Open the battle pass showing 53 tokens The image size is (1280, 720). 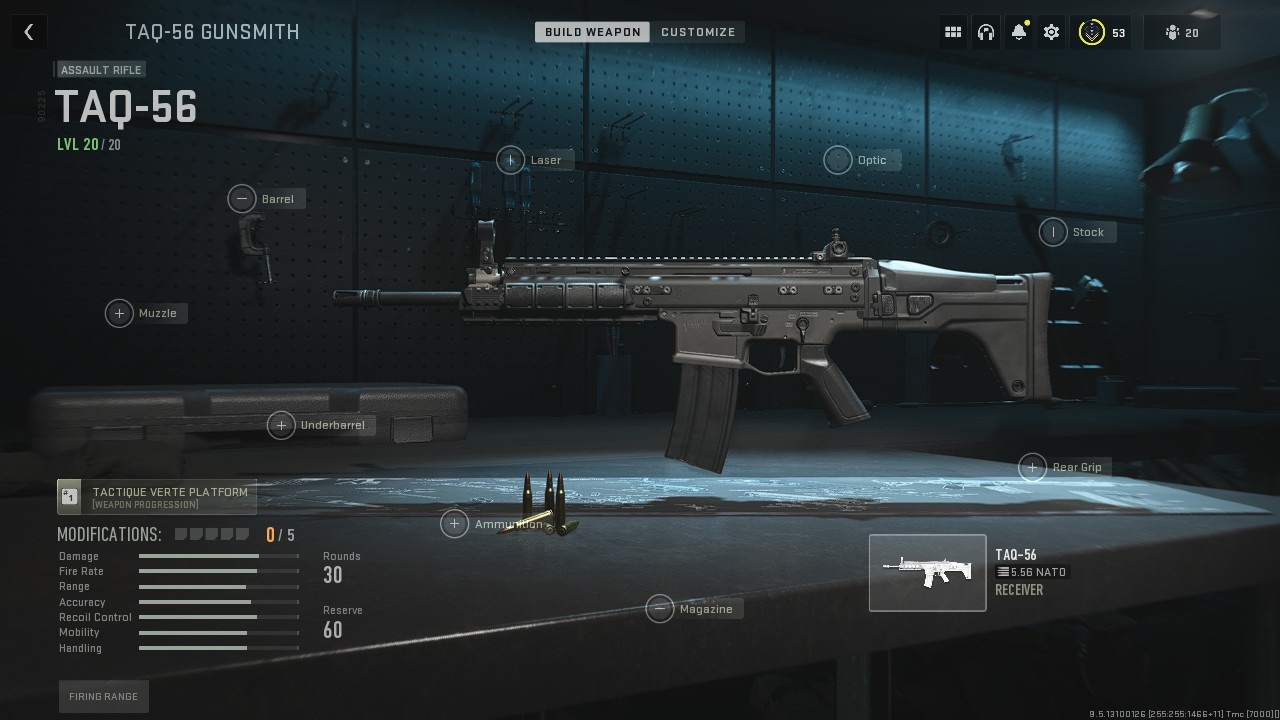pos(1101,31)
